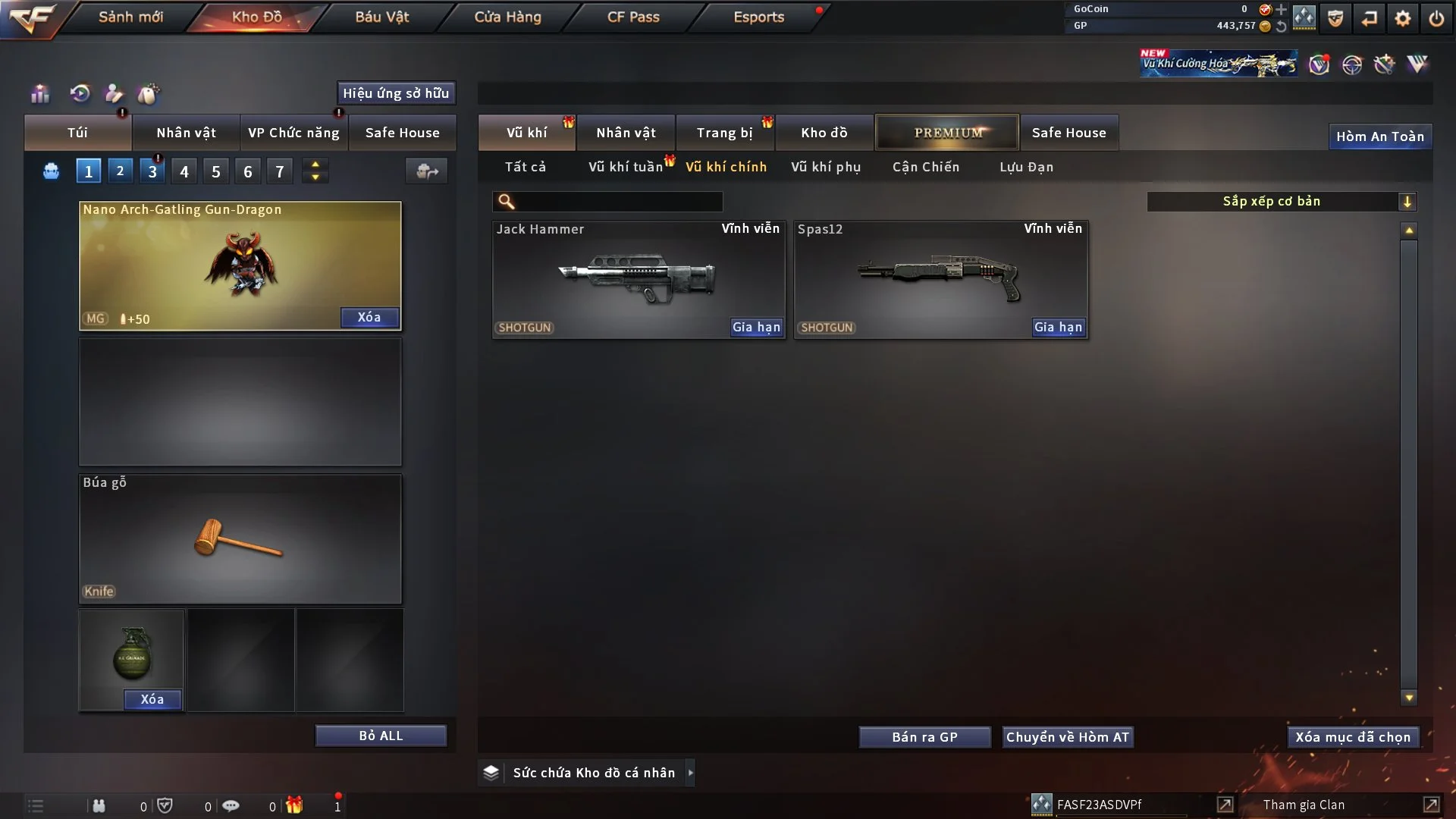Viewport: 1456px width, 819px height.
Task: Show the Vũ khí phụ category
Action: click(826, 167)
